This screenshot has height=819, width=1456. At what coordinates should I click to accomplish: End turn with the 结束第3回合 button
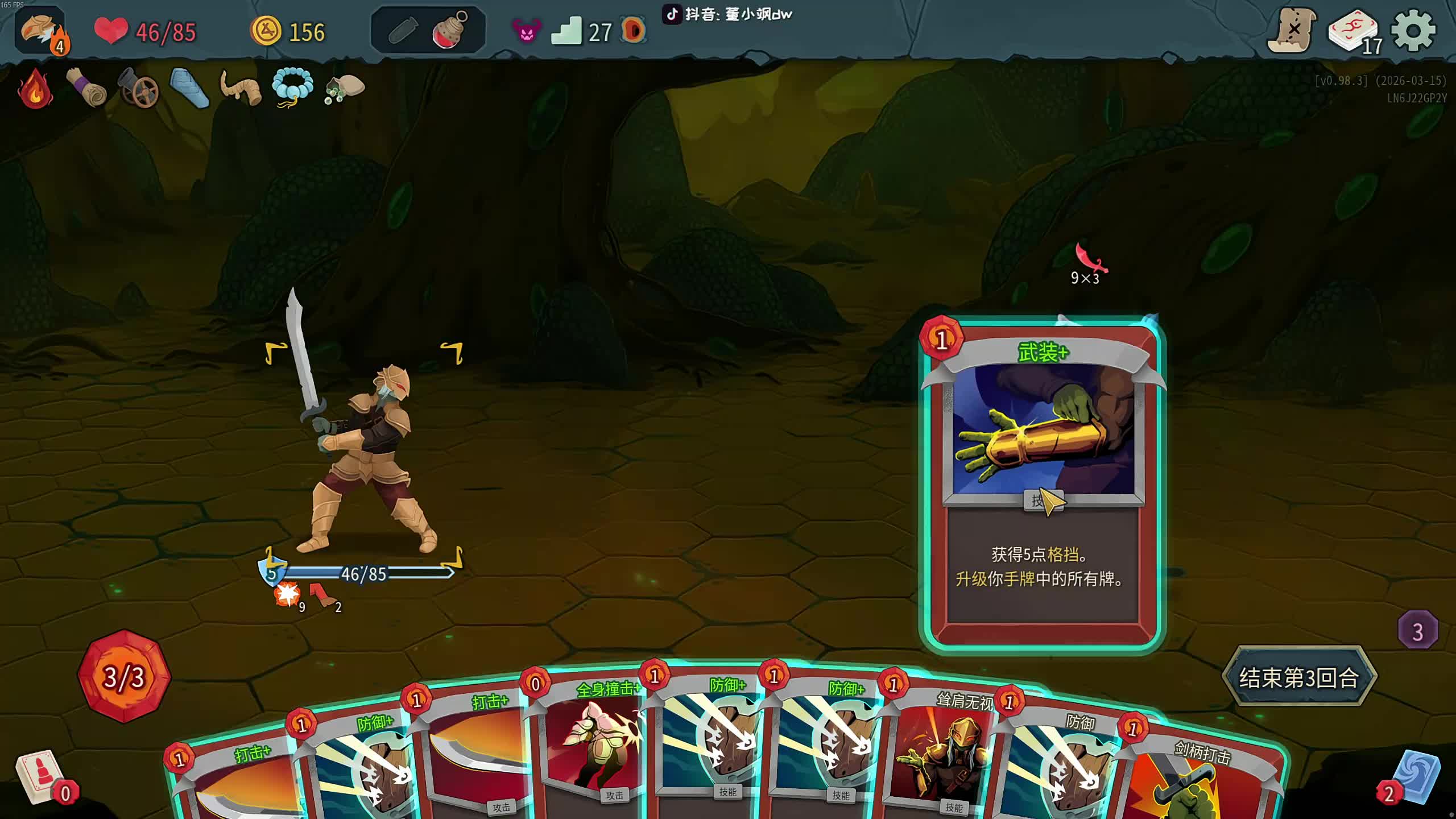[x=1299, y=677]
